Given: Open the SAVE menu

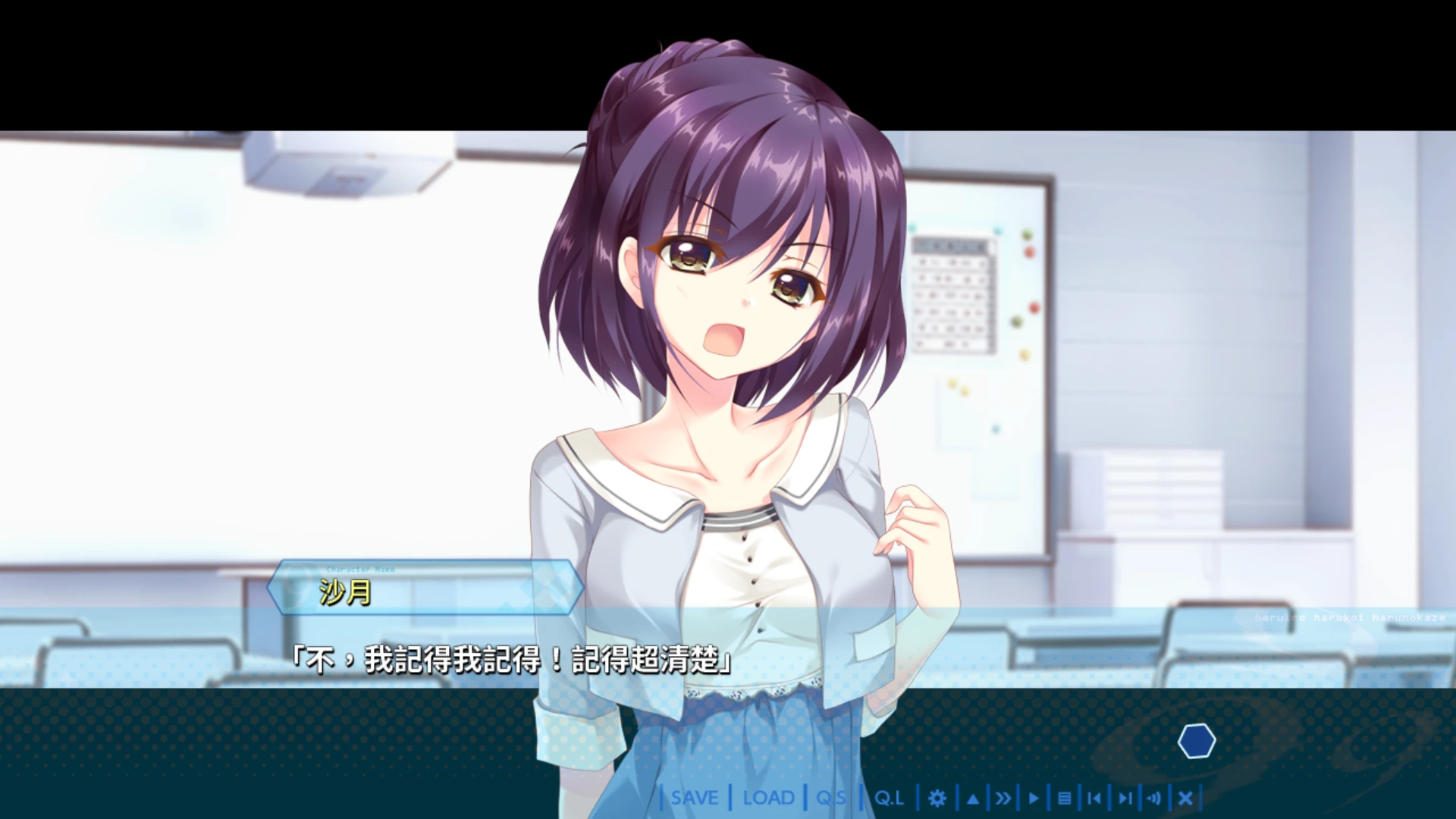Looking at the screenshot, I should pyautogui.click(x=695, y=798).
